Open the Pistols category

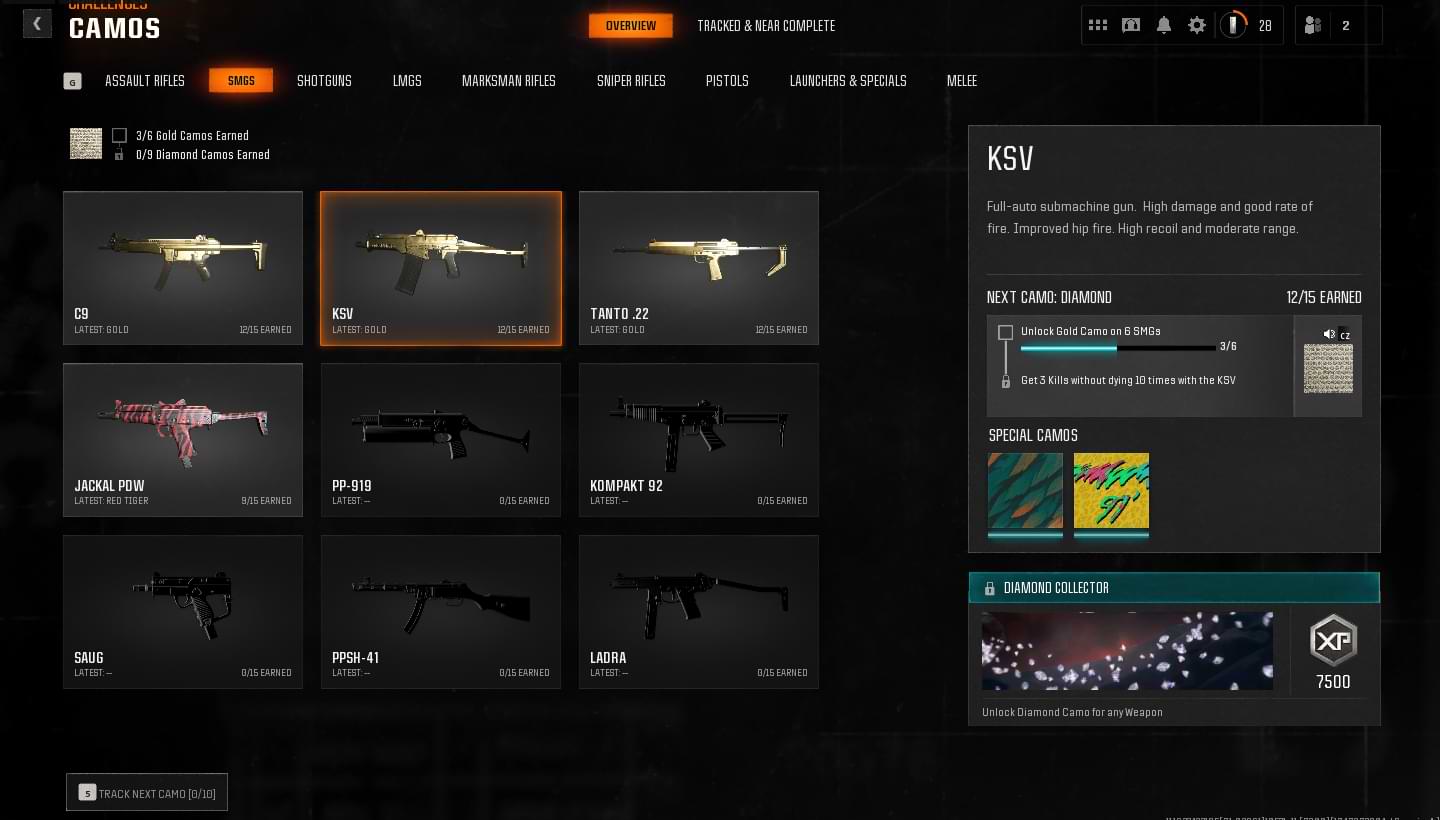click(727, 81)
